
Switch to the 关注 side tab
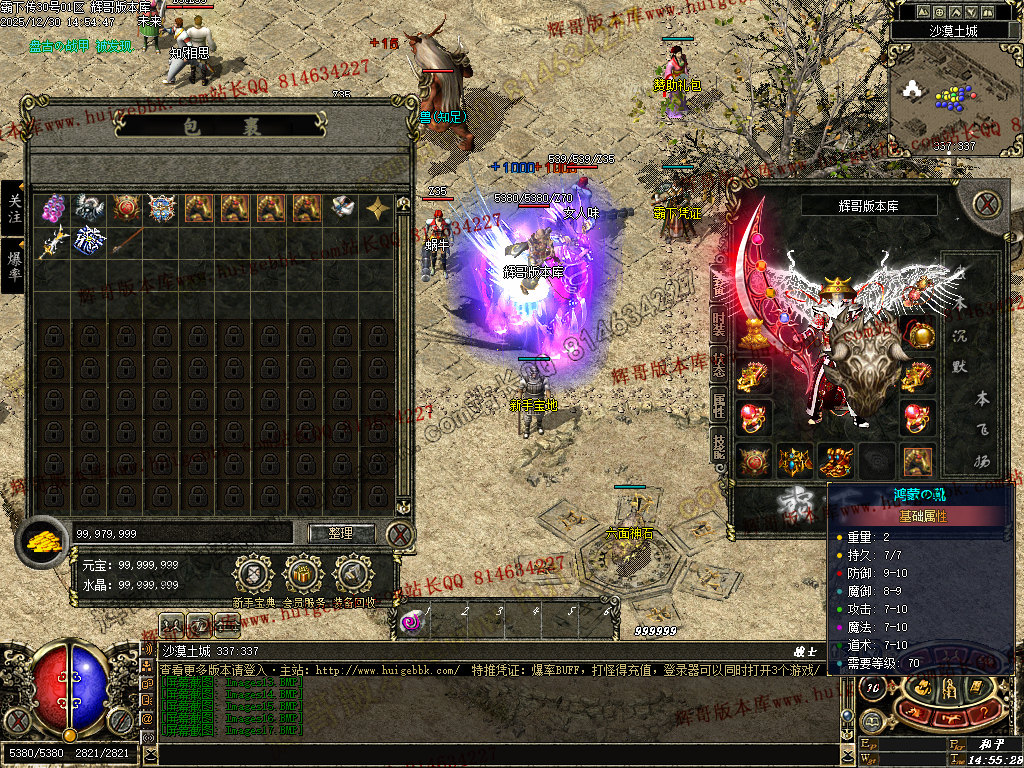click(x=14, y=208)
